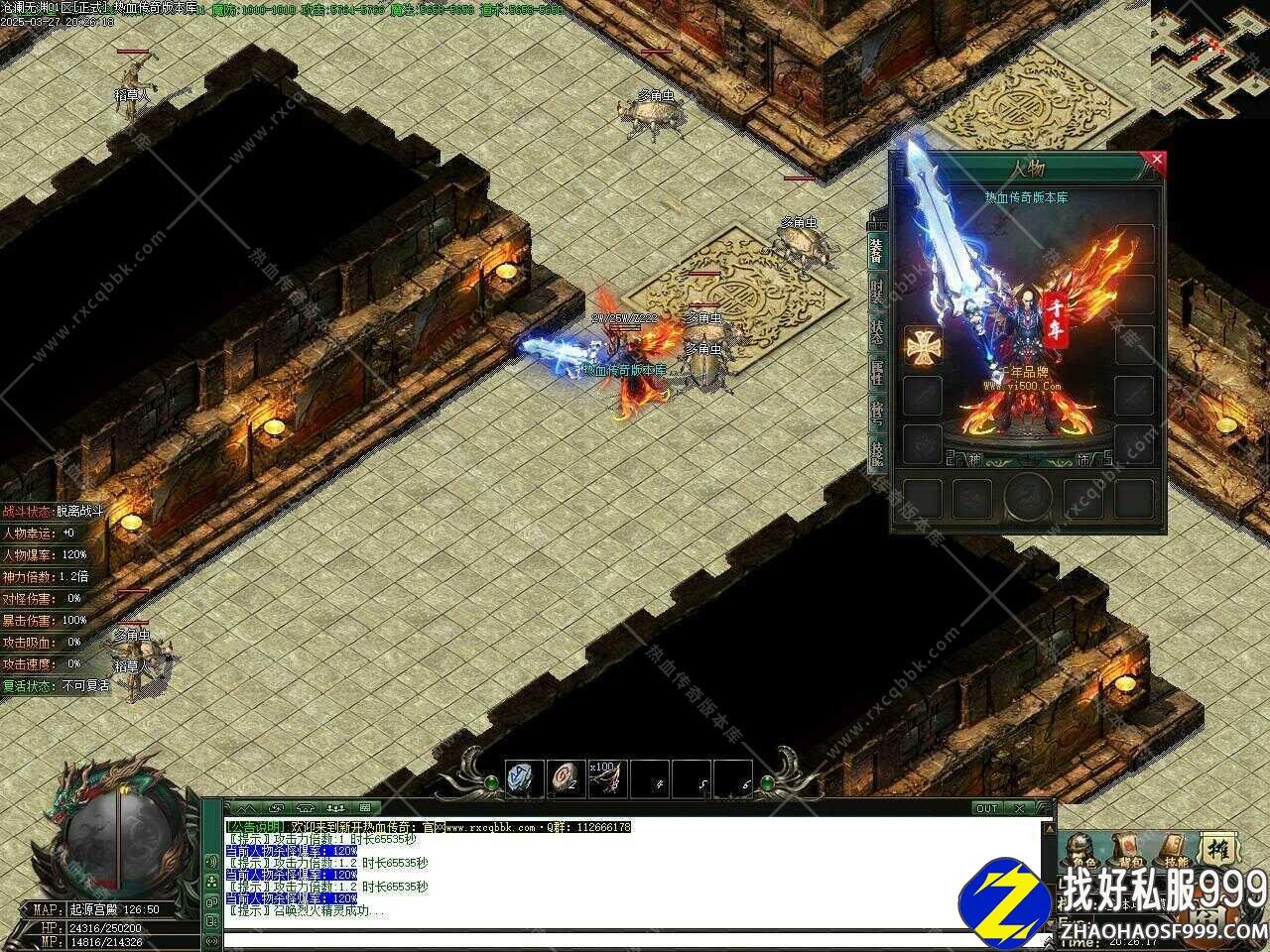The height and width of the screenshot is (952, 1270).
Task: Open the 时装 fashion tab
Action: click(876, 292)
